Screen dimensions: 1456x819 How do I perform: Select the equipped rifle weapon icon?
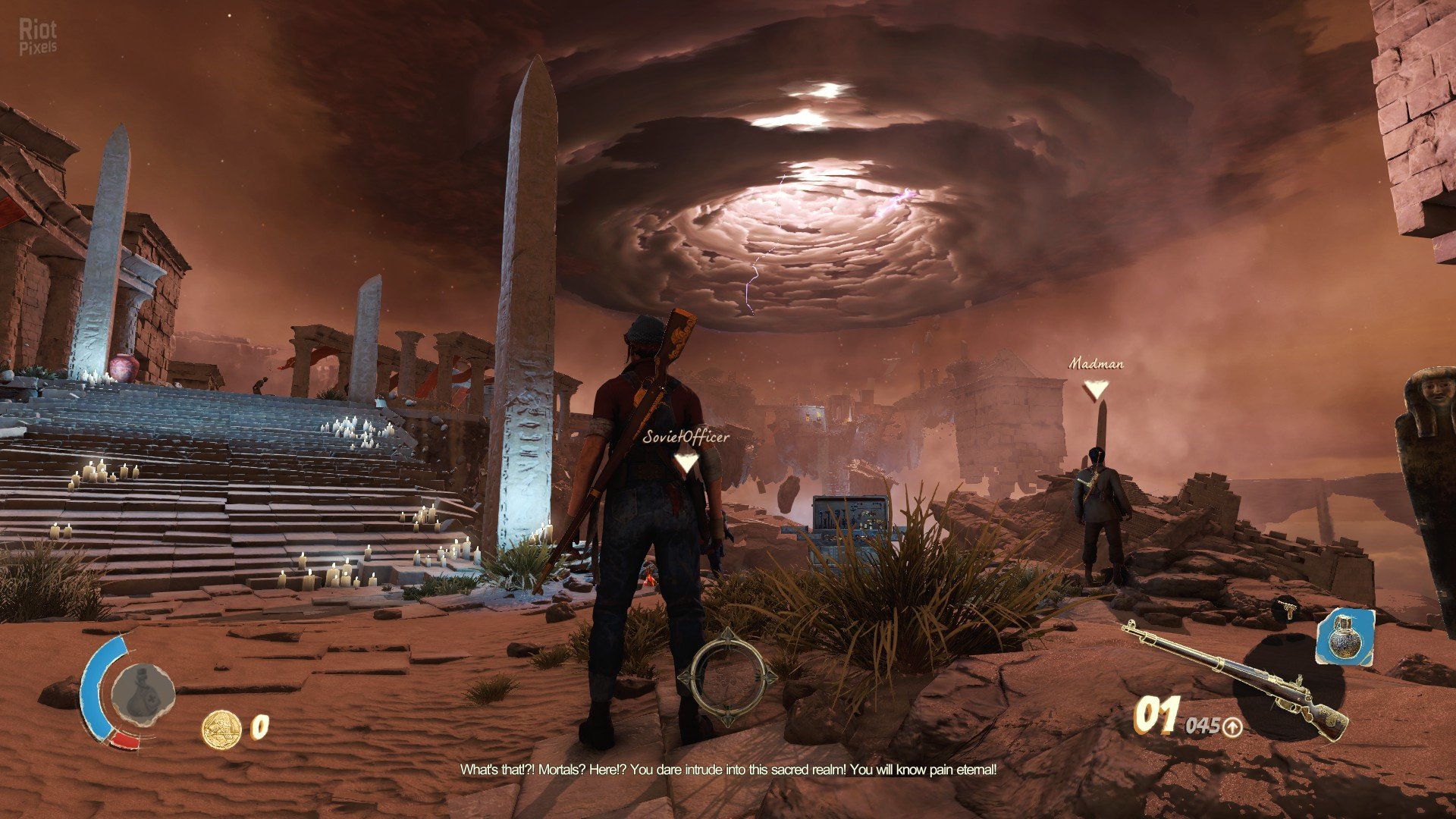coord(1236,679)
